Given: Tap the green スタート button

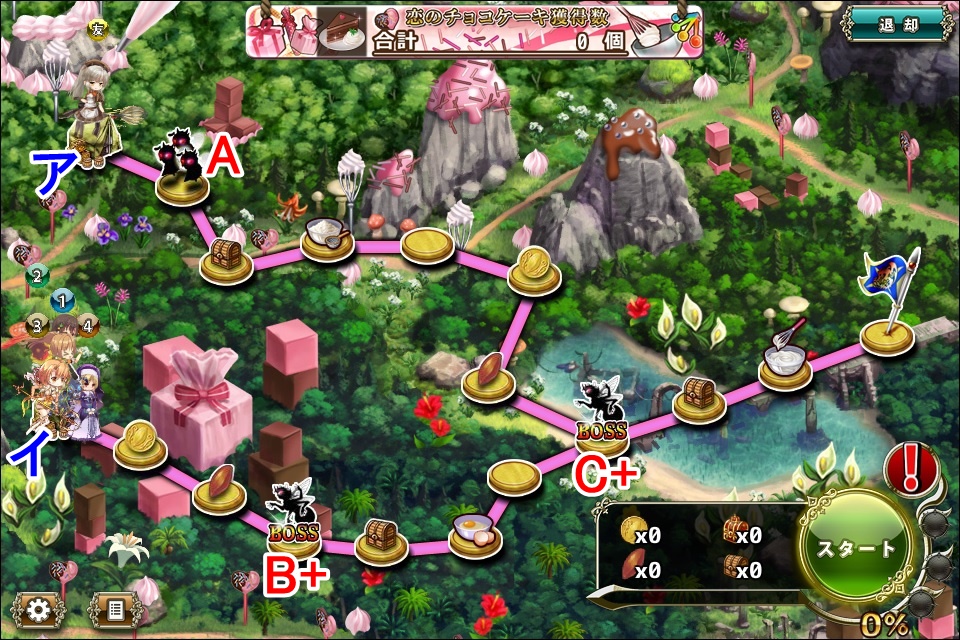Looking at the screenshot, I should (x=855, y=549).
